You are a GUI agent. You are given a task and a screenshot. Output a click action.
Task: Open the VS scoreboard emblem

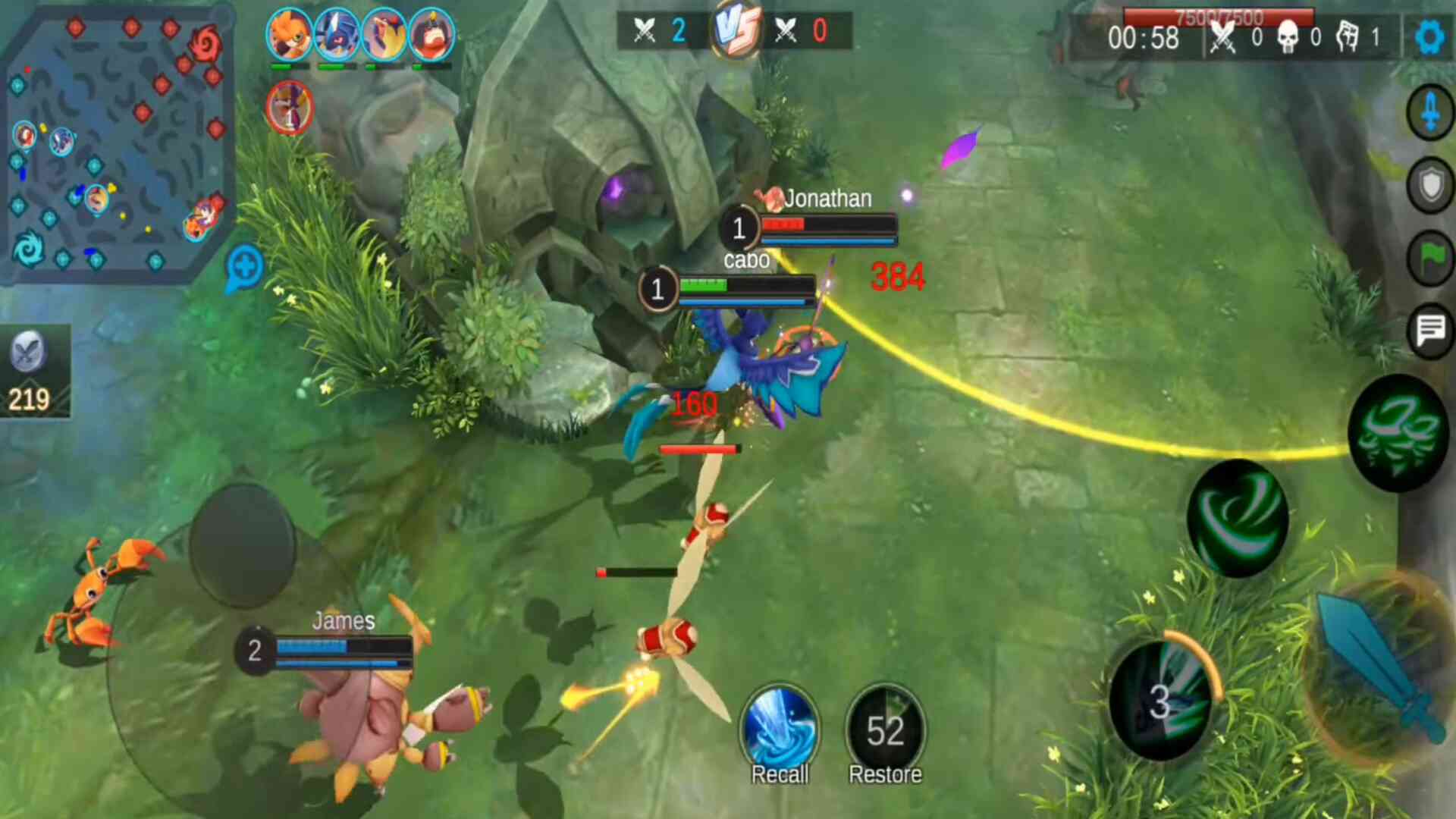click(736, 30)
